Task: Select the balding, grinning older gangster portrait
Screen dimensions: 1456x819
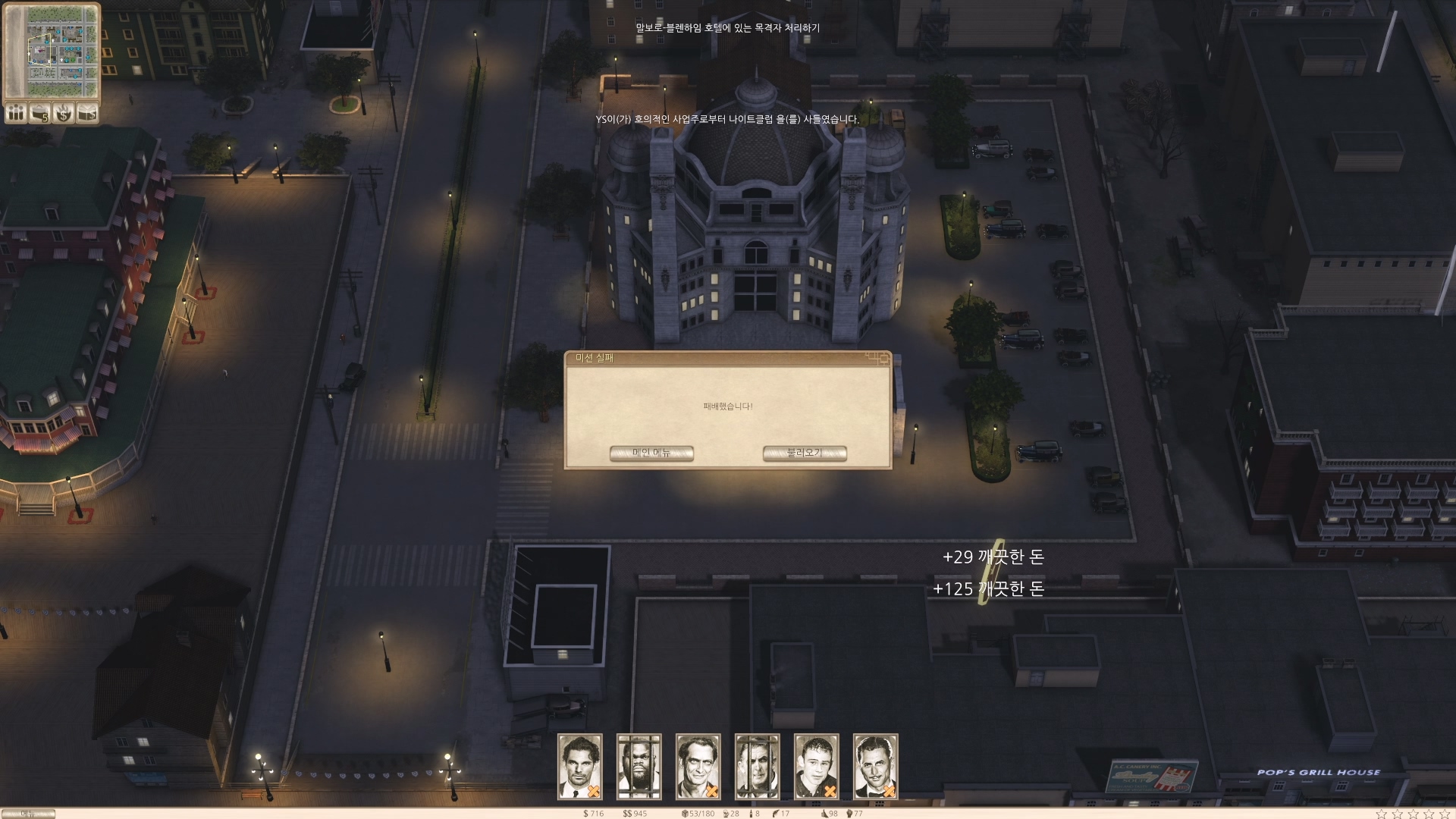Action: pos(698,766)
